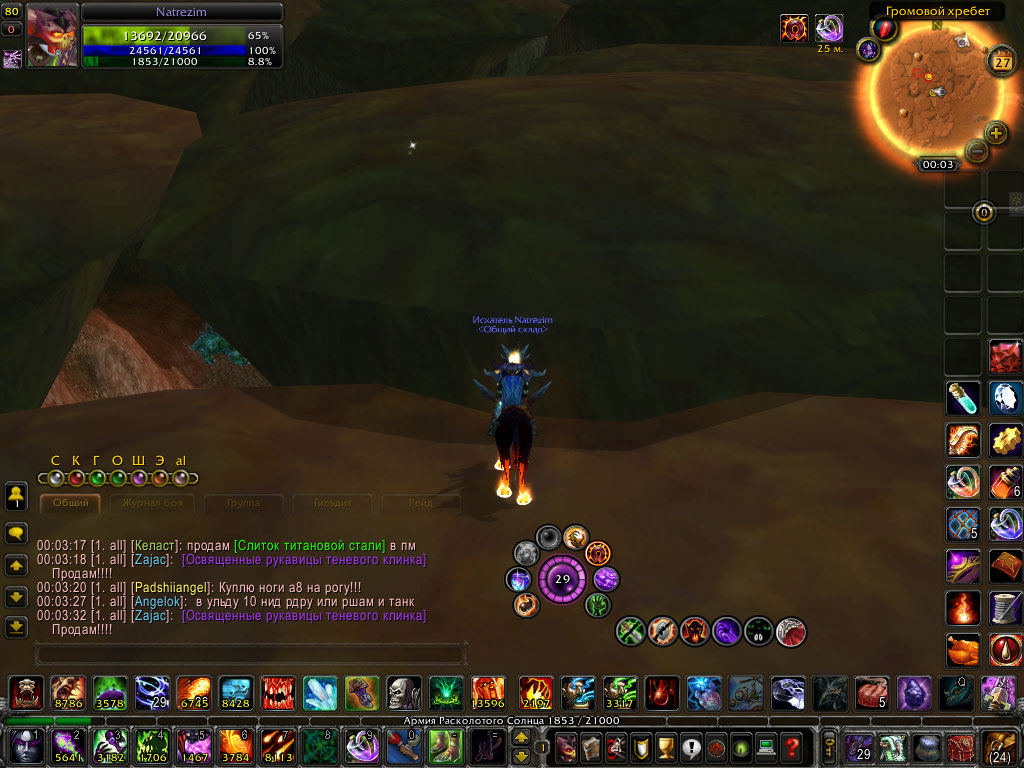Zoom in the minimap
The height and width of the screenshot is (768, 1024).
996,132
